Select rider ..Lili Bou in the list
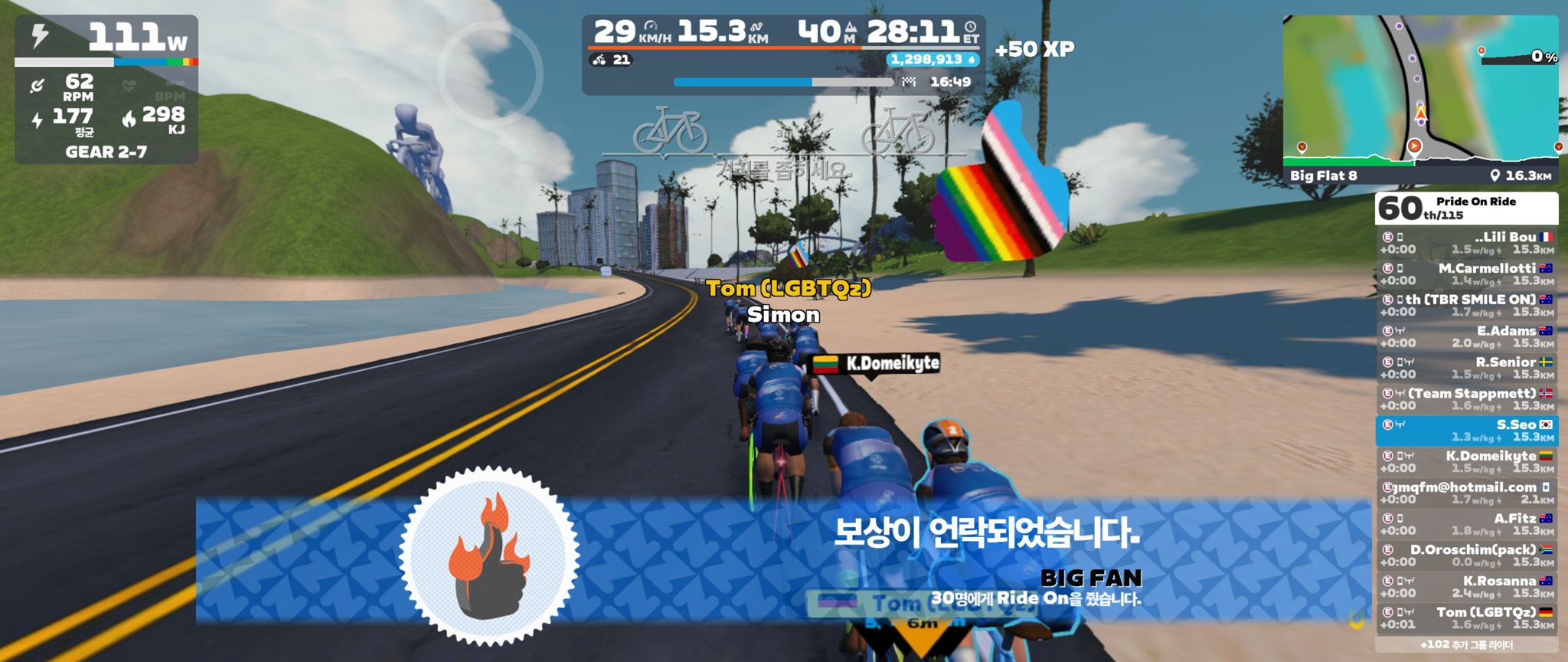1568x662 pixels. [x=1466, y=243]
